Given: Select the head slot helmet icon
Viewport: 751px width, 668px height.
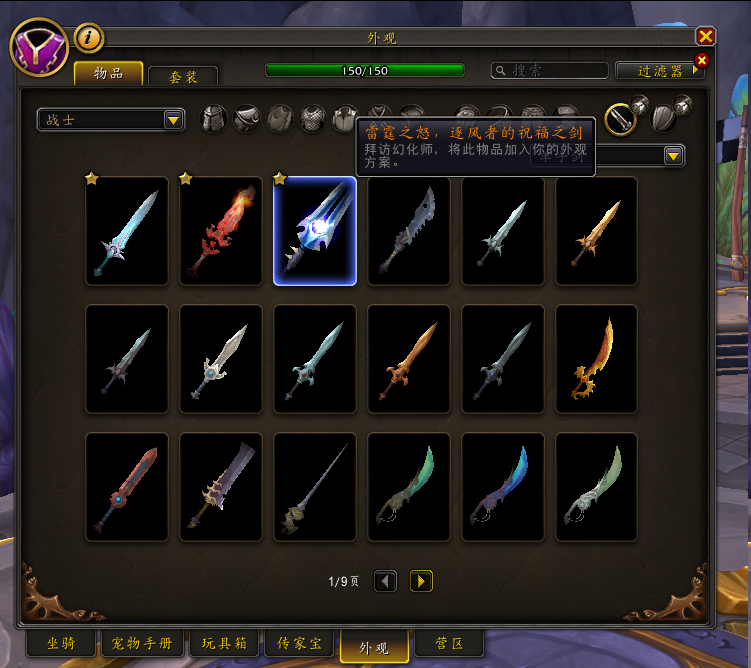Looking at the screenshot, I should click(x=213, y=119).
